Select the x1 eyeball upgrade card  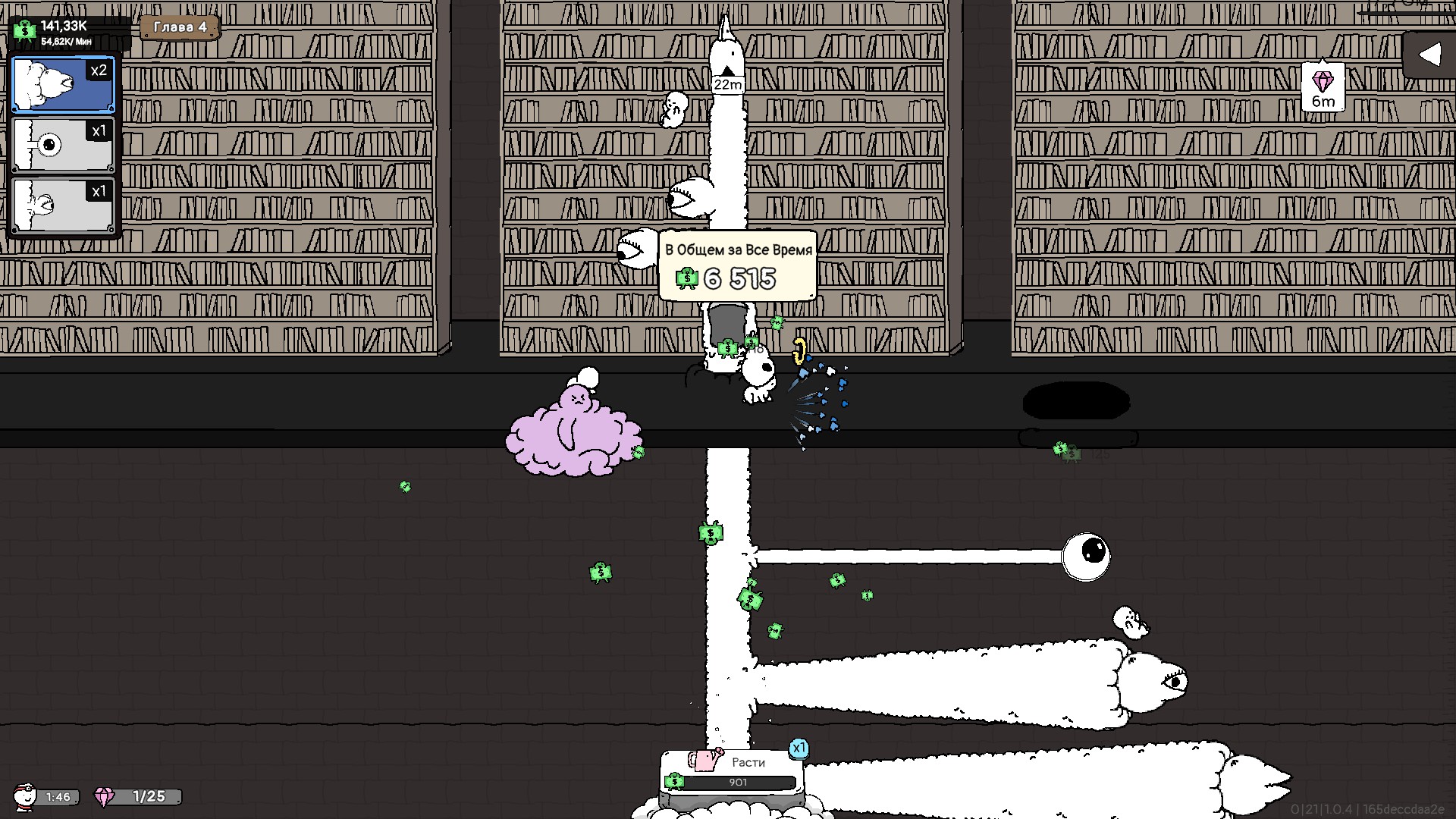pos(62,144)
